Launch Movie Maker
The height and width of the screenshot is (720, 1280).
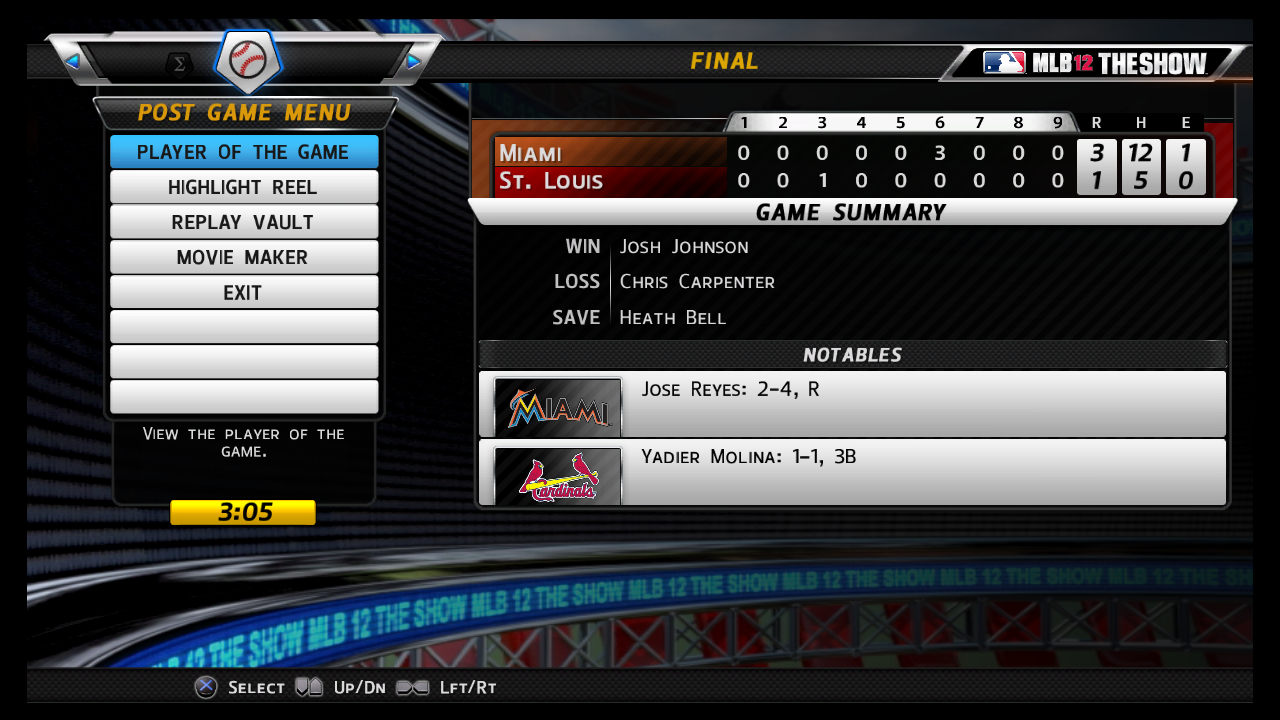tap(243, 257)
